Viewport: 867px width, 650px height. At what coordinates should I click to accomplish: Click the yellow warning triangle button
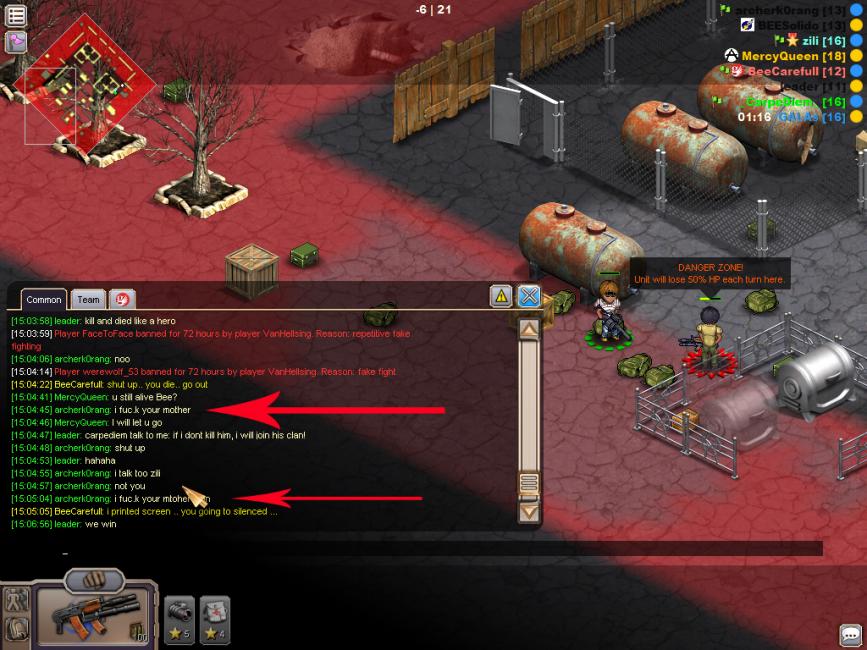tap(501, 296)
